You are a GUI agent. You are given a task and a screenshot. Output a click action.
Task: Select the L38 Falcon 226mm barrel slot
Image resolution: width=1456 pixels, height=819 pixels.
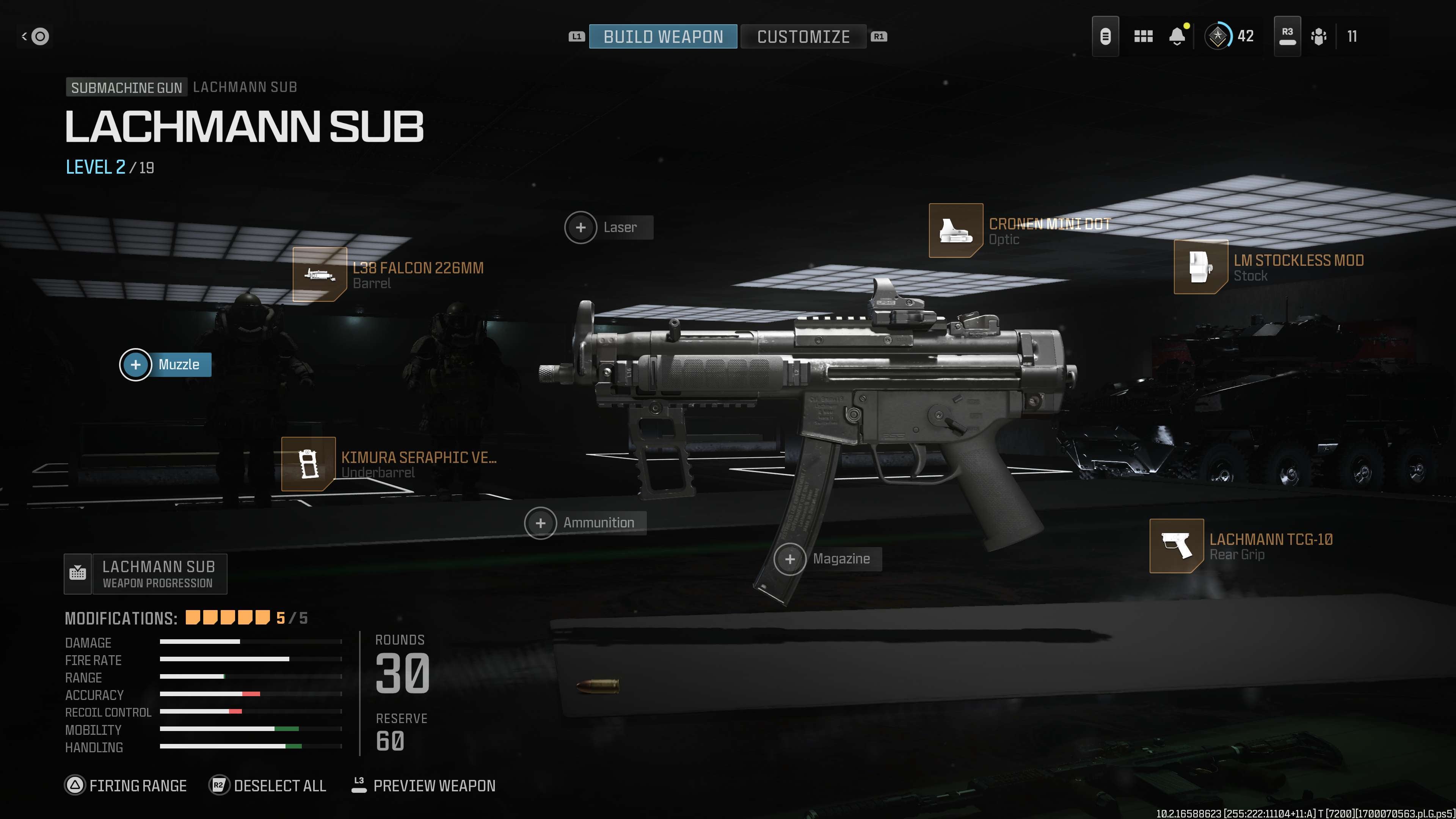[x=320, y=275]
